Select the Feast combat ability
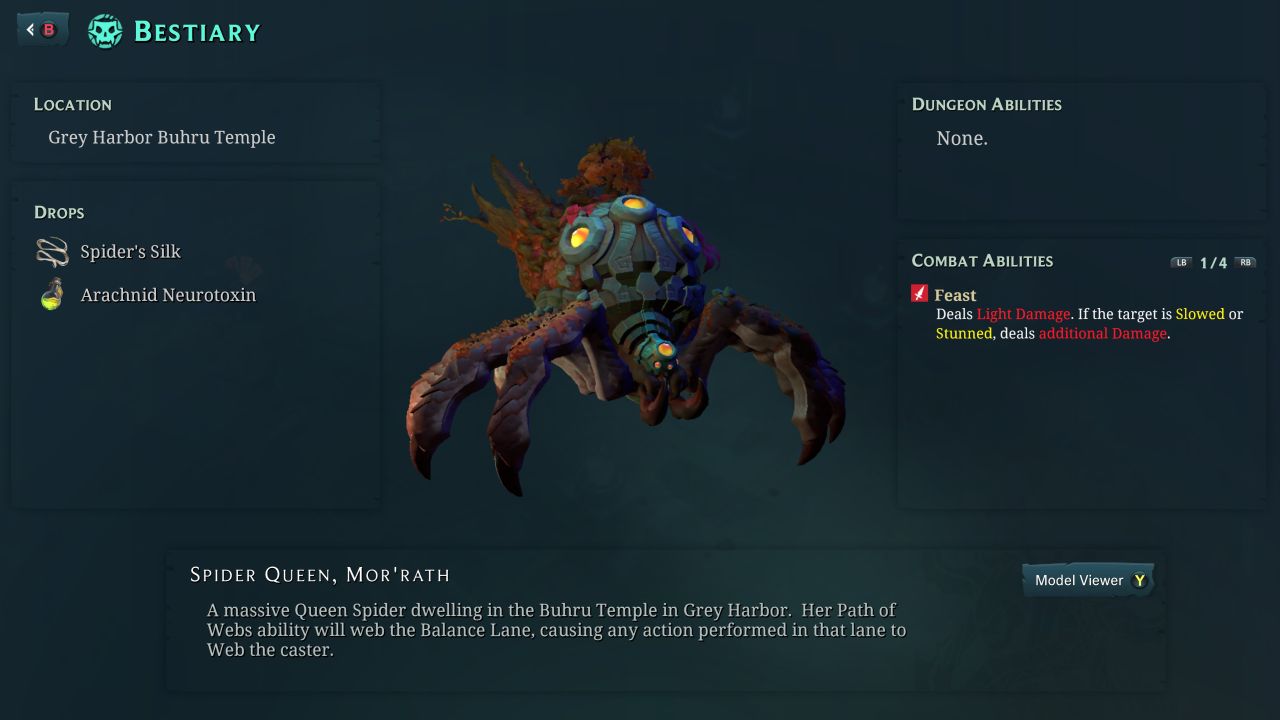 click(954, 295)
